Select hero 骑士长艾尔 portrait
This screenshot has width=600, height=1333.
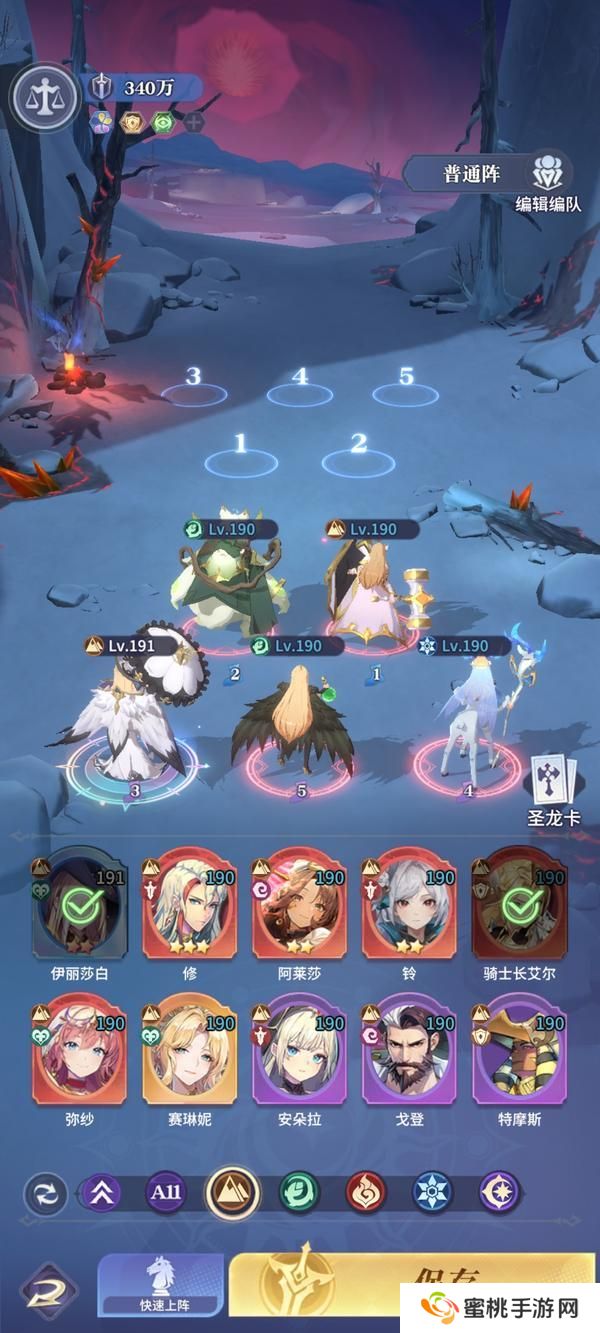tap(518, 905)
